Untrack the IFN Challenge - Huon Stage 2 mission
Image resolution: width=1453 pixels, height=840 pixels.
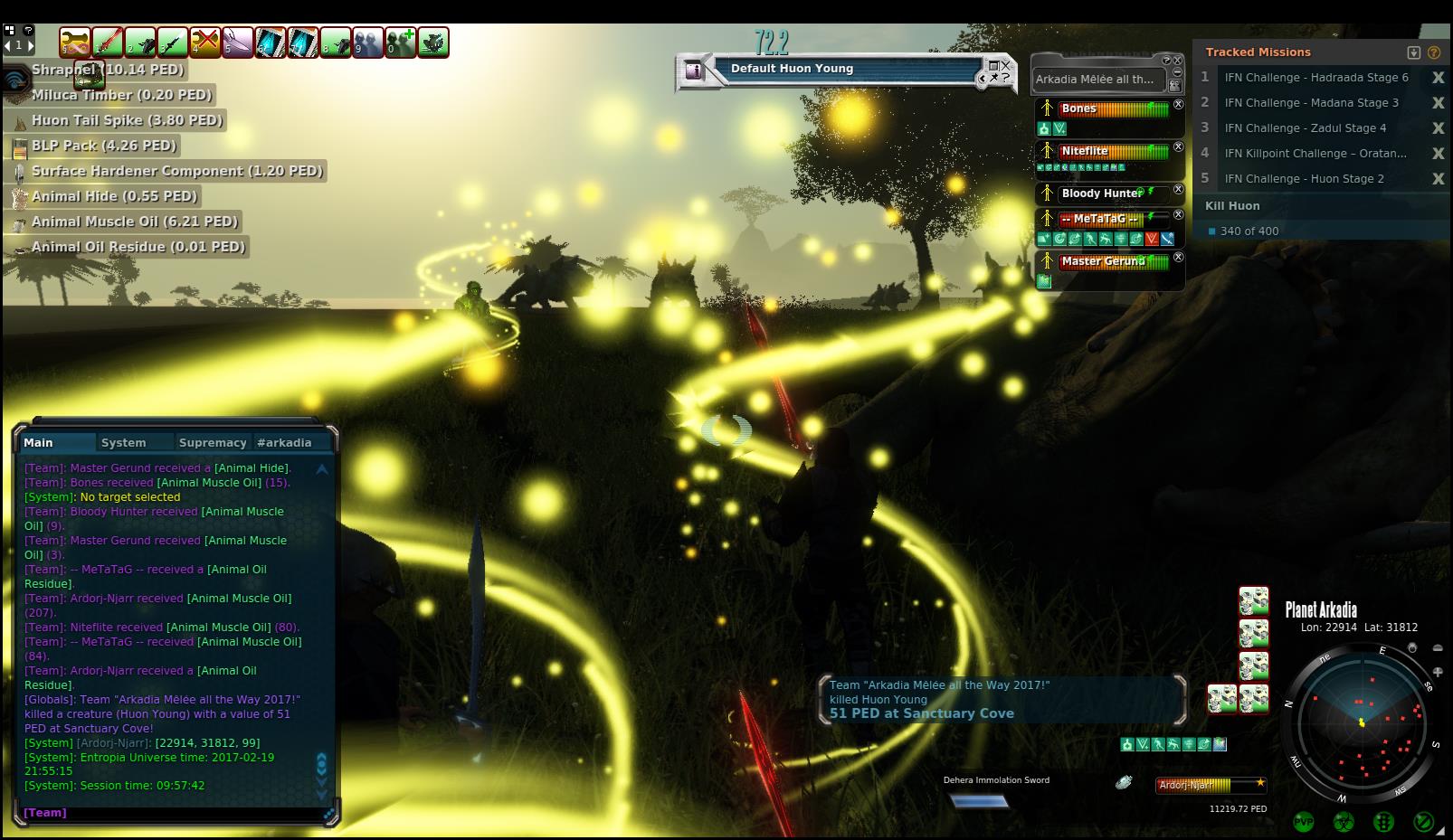point(1438,179)
